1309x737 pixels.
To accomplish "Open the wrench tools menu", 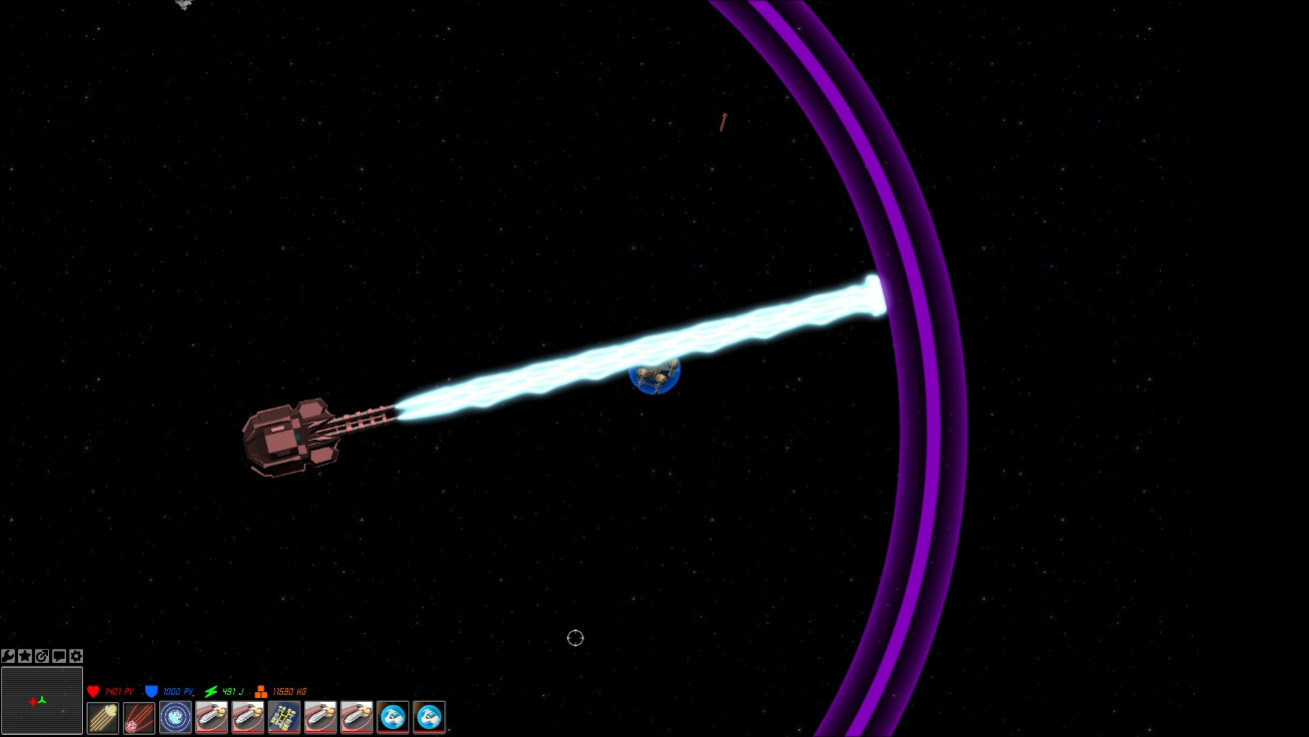I will pos(8,656).
